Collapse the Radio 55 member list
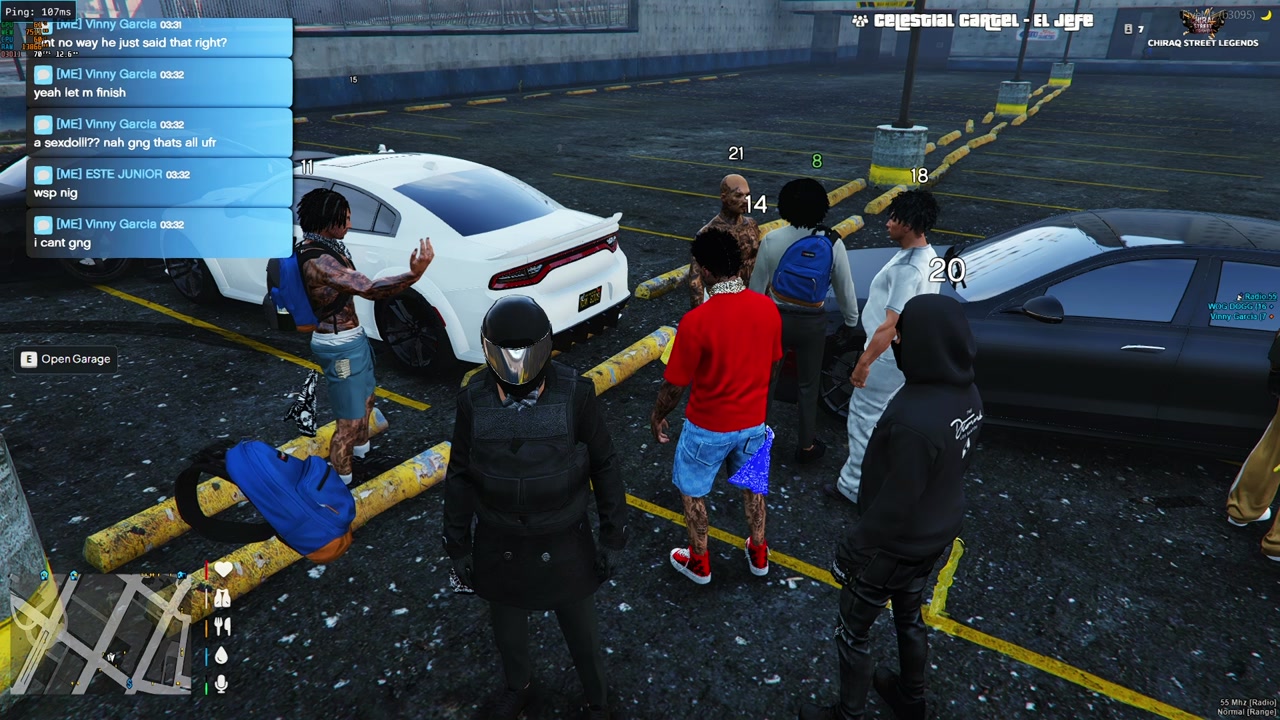1280x720 pixels. [x=1258, y=296]
